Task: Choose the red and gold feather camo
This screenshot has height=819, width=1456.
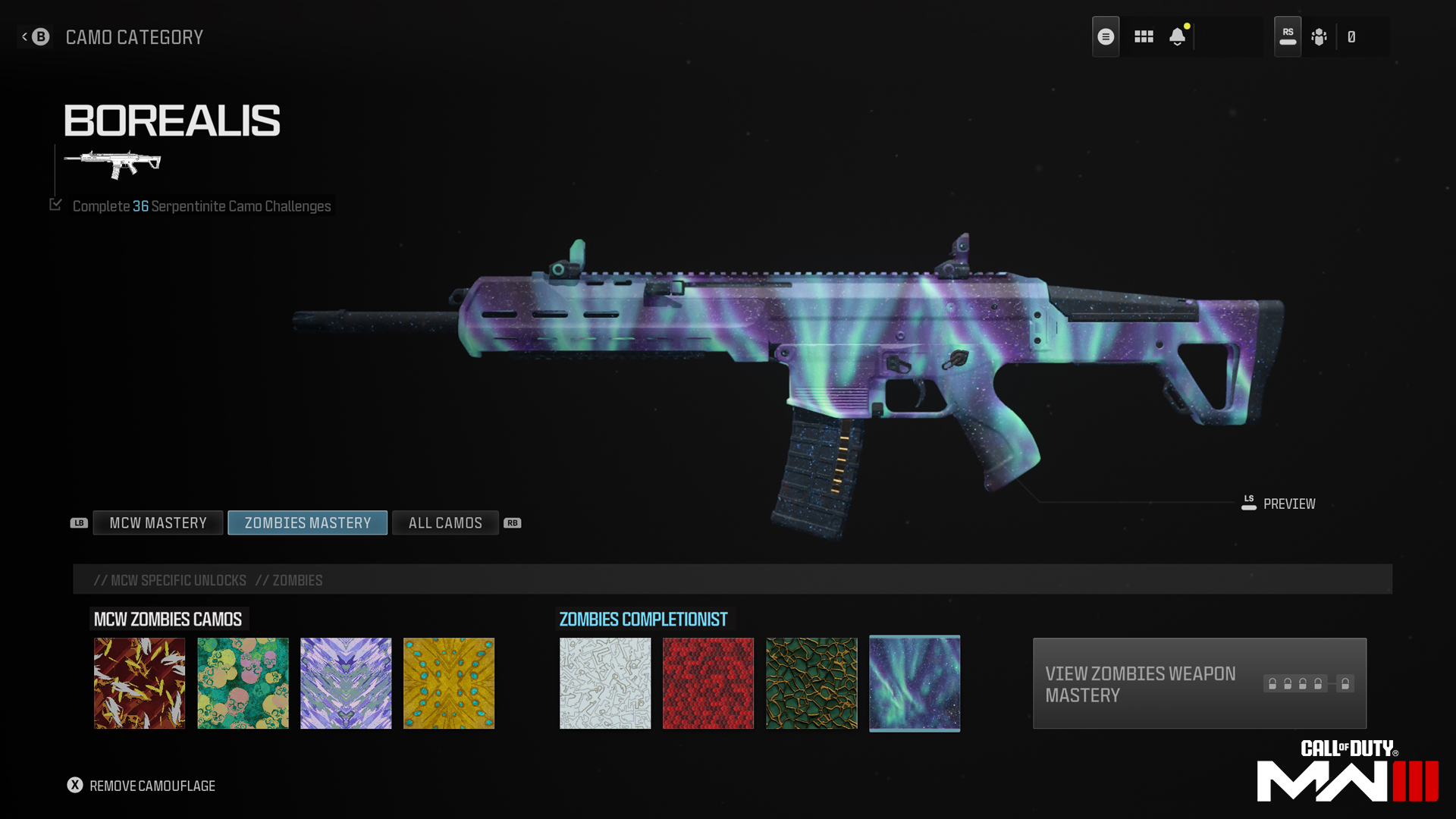Action: pyautogui.click(x=140, y=683)
